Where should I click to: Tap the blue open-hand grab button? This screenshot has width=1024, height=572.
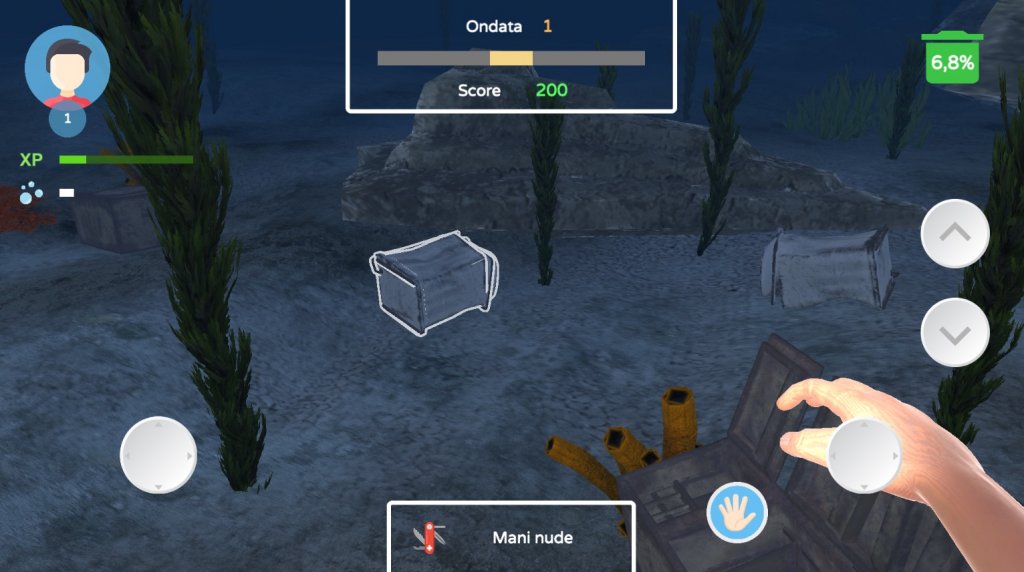737,512
